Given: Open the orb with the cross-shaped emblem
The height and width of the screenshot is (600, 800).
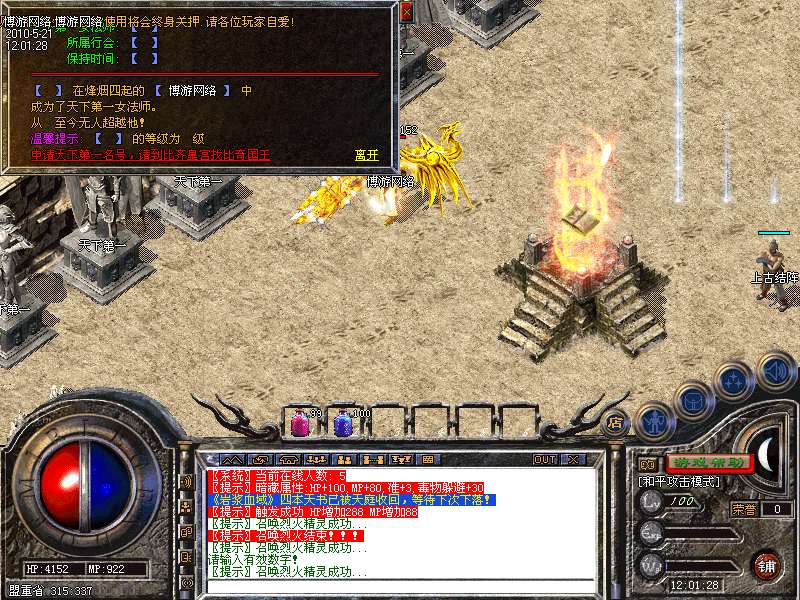Looking at the screenshot, I should tap(735, 380).
